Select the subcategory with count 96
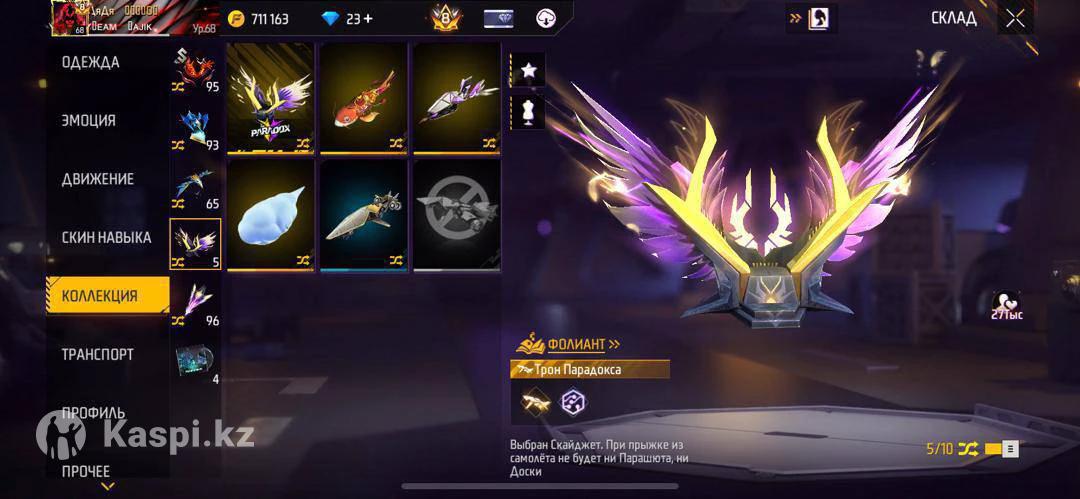The height and width of the screenshot is (499, 1080). (x=195, y=304)
